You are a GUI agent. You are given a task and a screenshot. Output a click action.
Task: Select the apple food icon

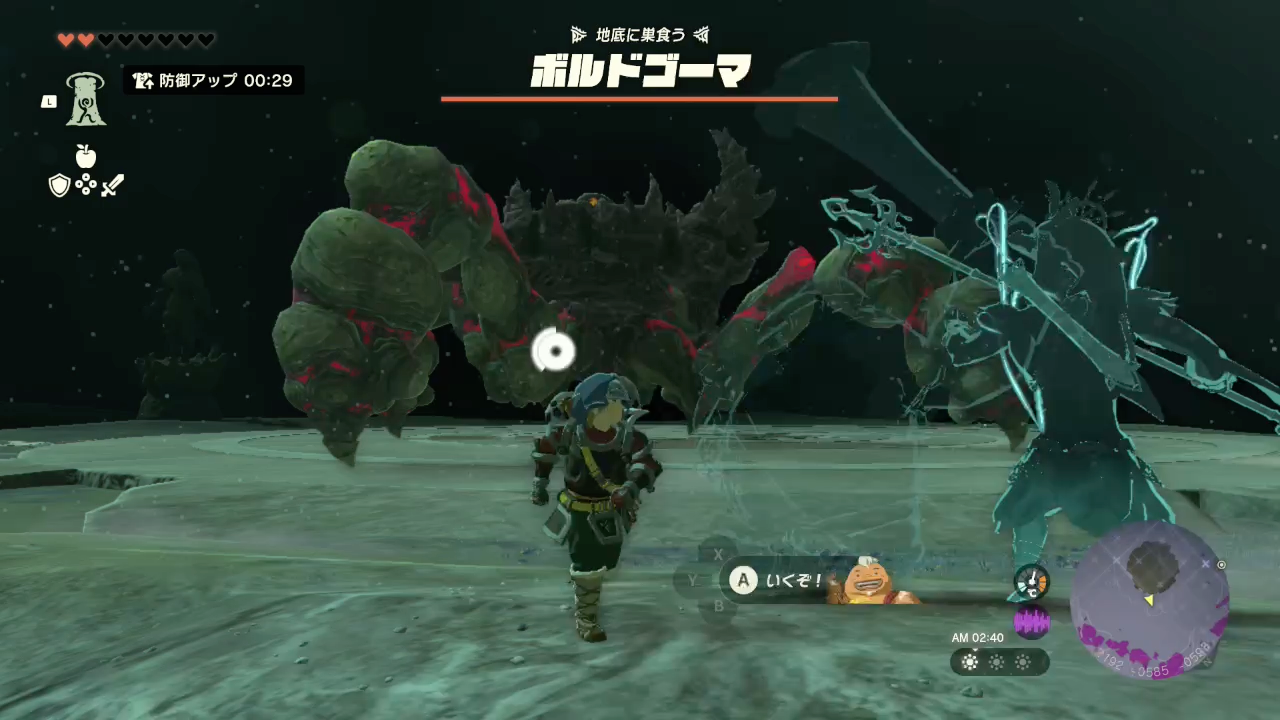coord(85,155)
